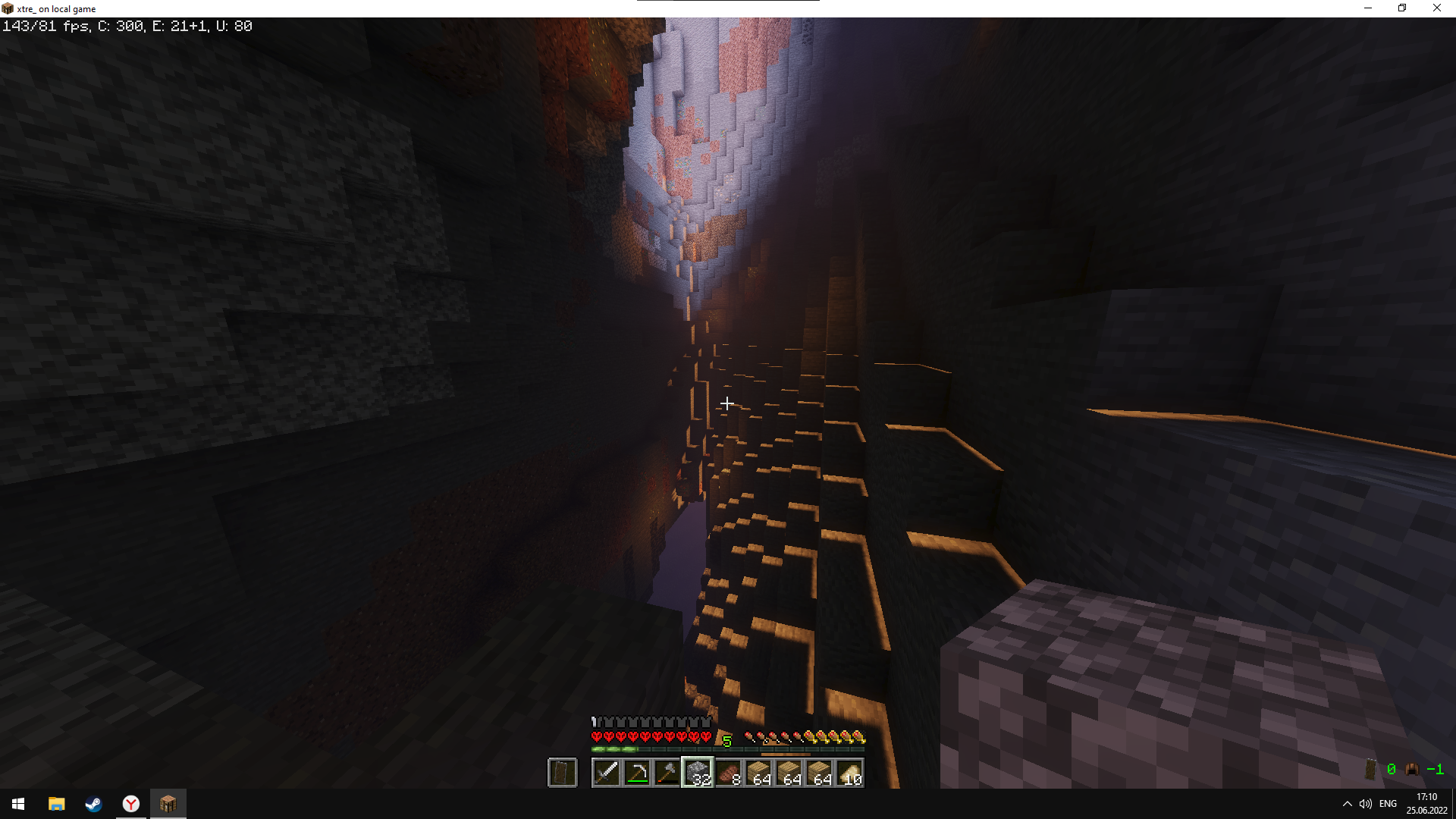Mute sound via the speaker tray icon
1456x819 pixels.
pos(1367,804)
